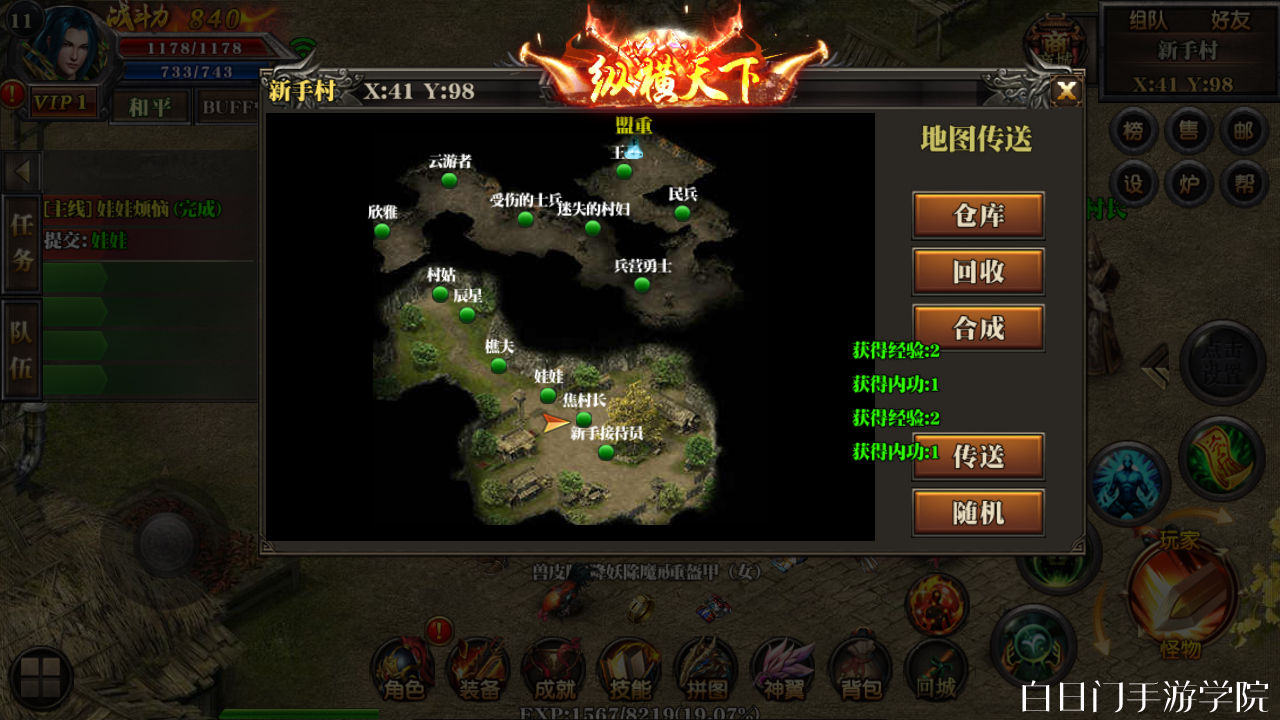Close the map teleport window
1280x720 pixels.
(1067, 92)
